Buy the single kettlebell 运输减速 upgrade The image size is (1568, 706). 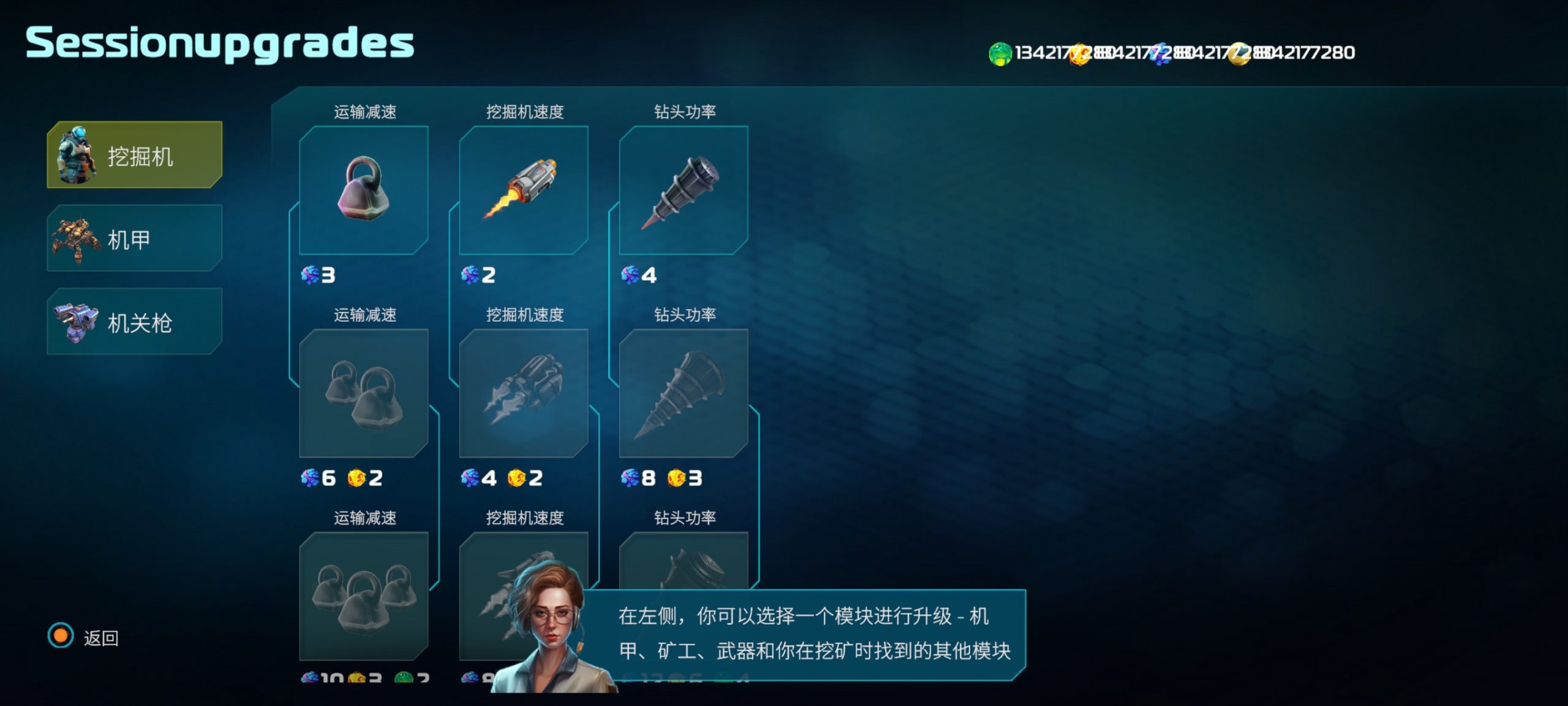363,190
